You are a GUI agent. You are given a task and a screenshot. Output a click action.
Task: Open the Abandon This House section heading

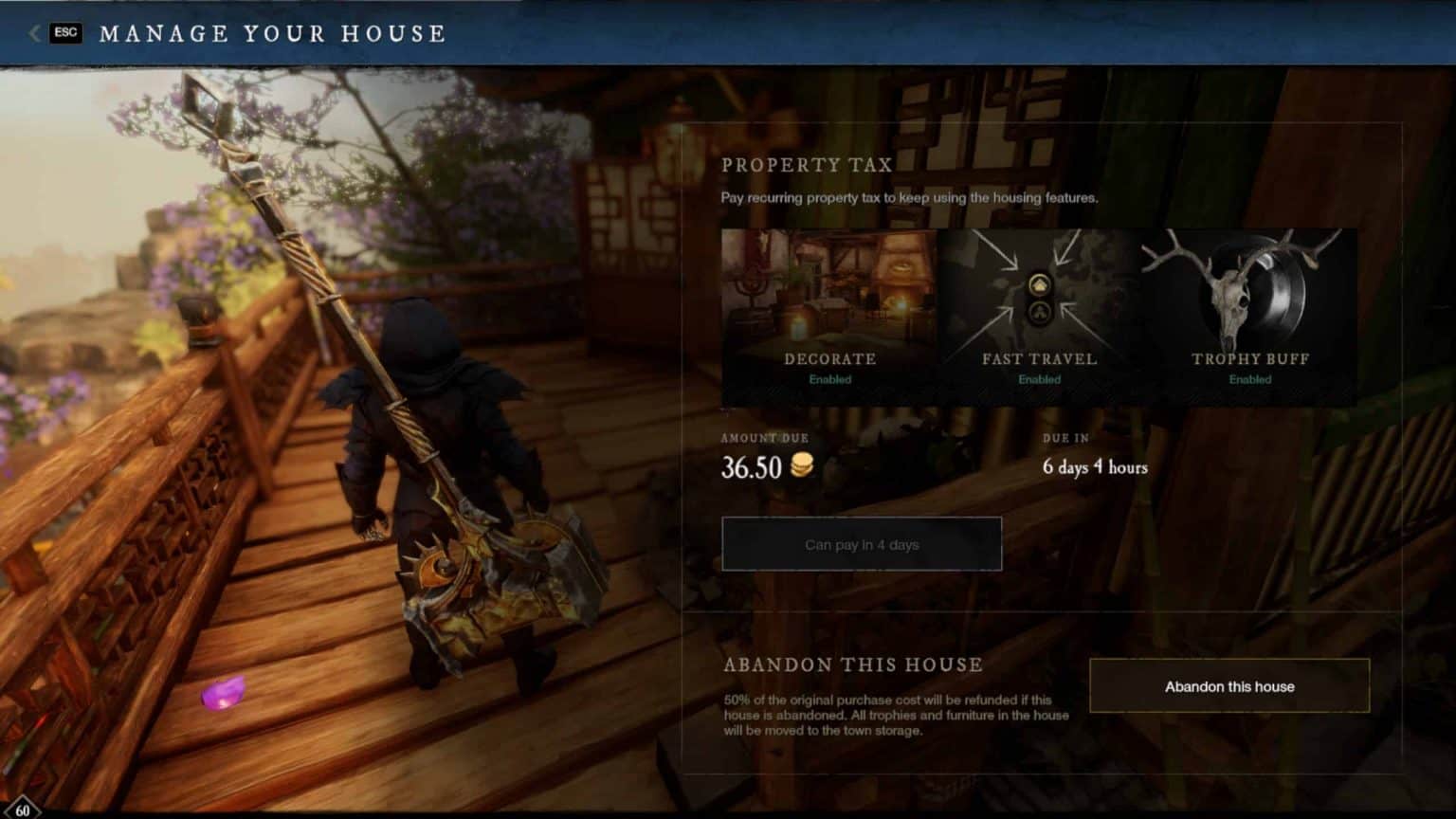coord(851,665)
